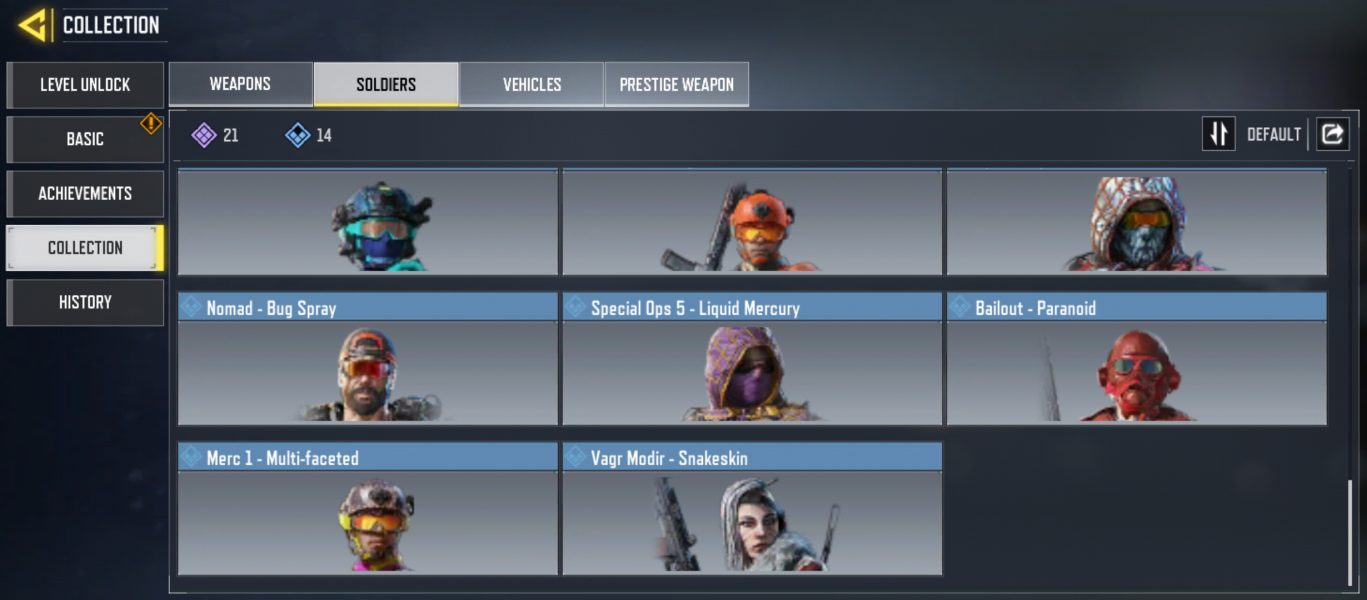This screenshot has height=600, width=1367.
Task: Open the Basic profile section
Action: pyautogui.click(x=85, y=139)
